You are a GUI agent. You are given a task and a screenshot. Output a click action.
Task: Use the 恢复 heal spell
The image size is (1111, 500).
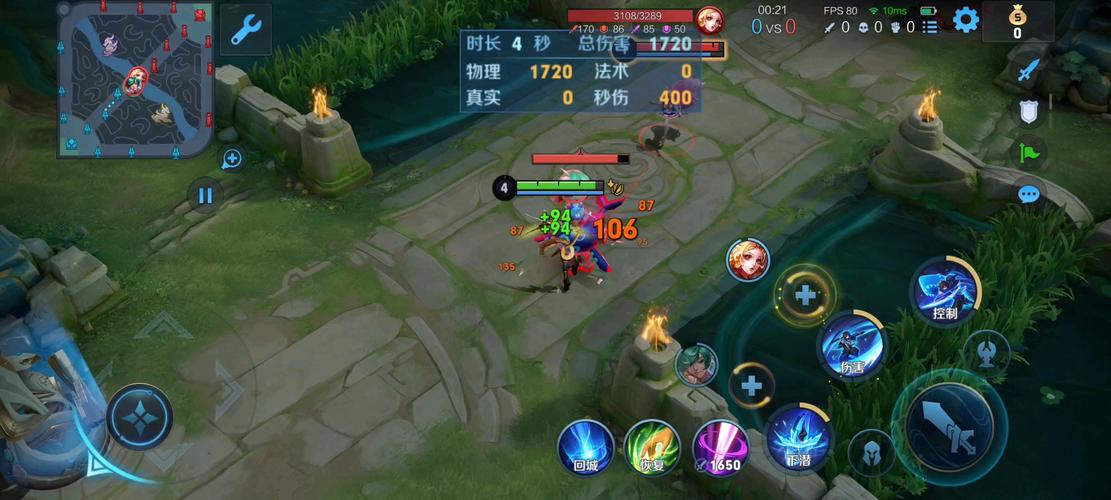pyautogui.click(x=652, y=446)
